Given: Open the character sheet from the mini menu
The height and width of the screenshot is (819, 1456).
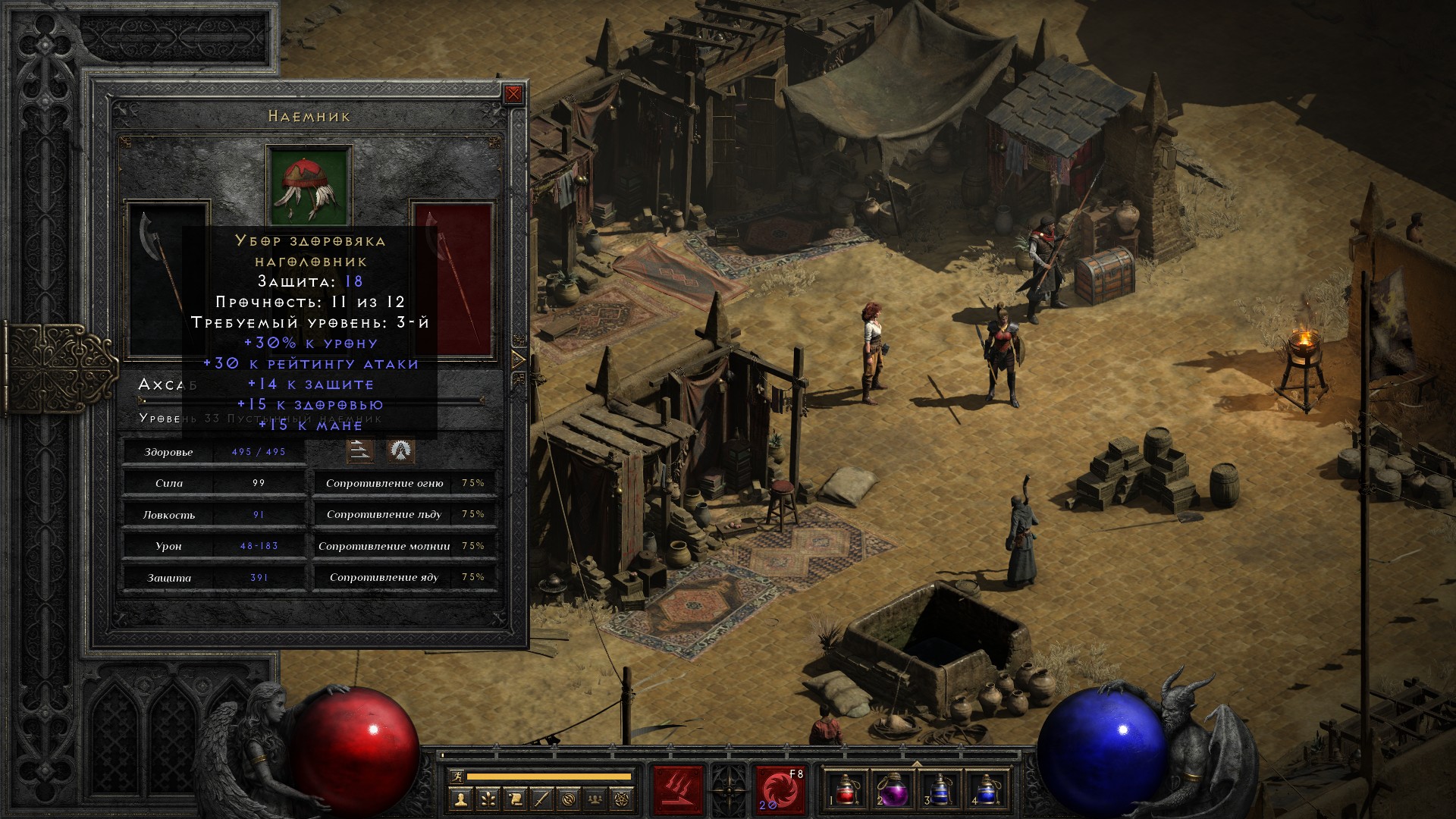Looking at the screenshot, I should 460,799.
